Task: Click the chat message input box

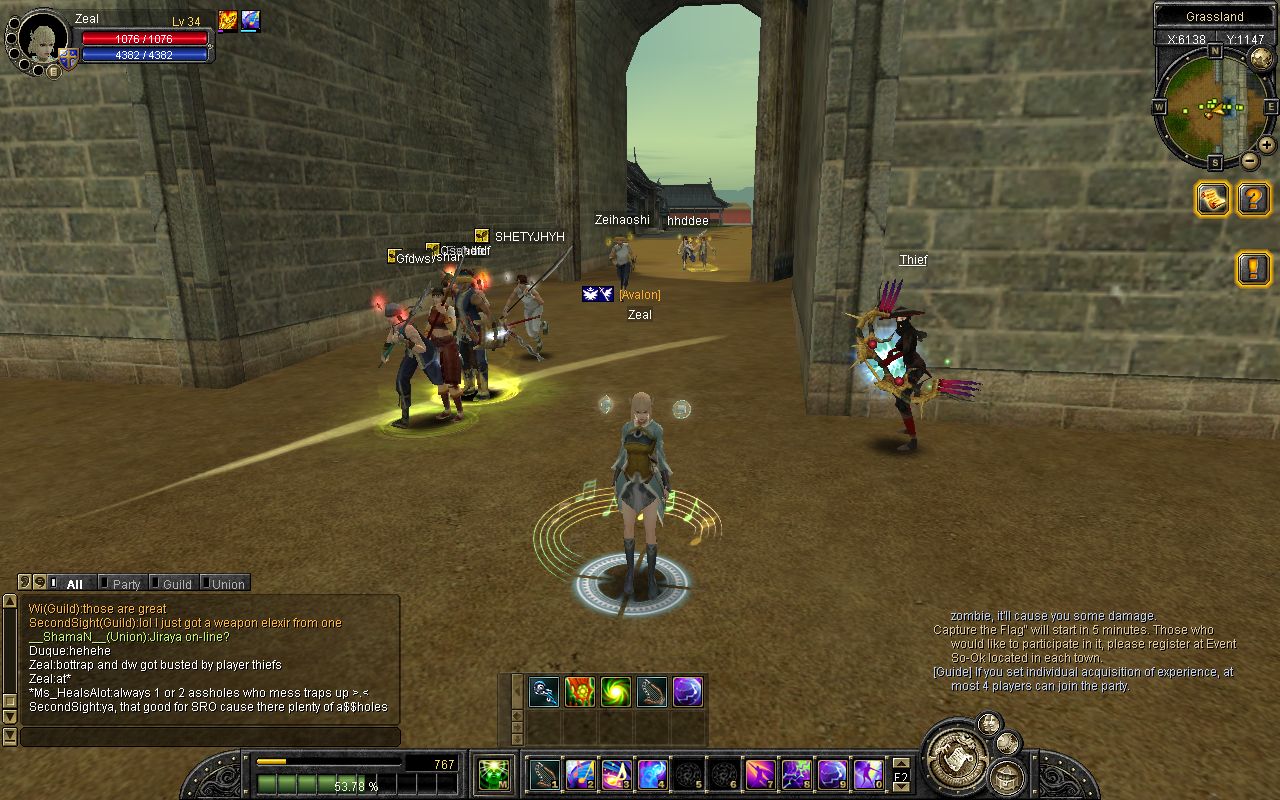Action: click(x=210, y=737)
